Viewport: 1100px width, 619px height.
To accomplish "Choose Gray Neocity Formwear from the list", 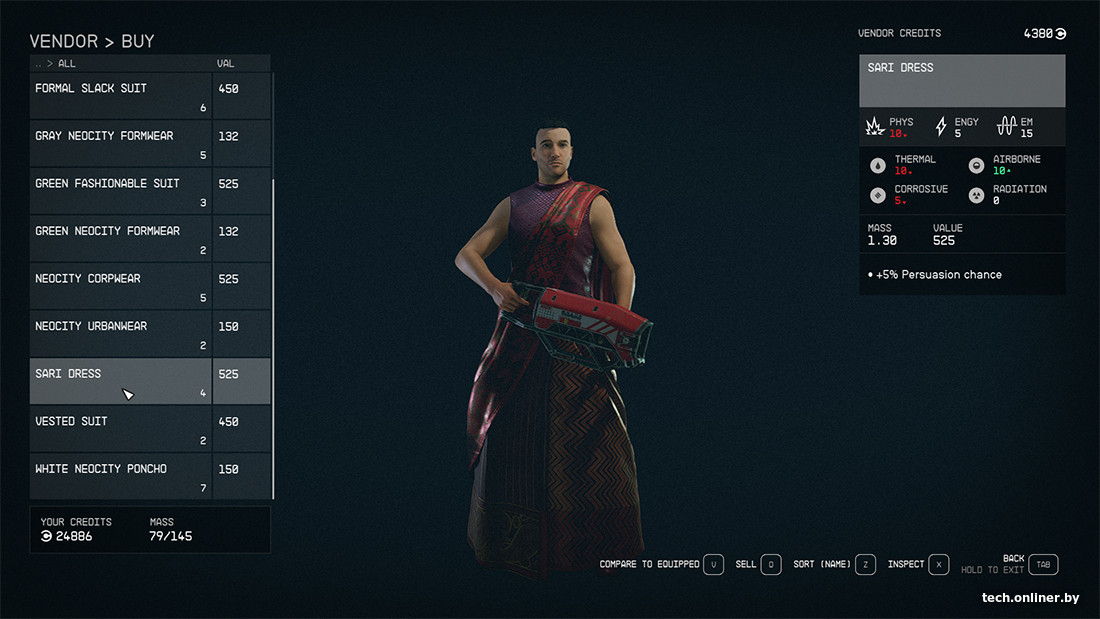I will (x=120, y=143).
